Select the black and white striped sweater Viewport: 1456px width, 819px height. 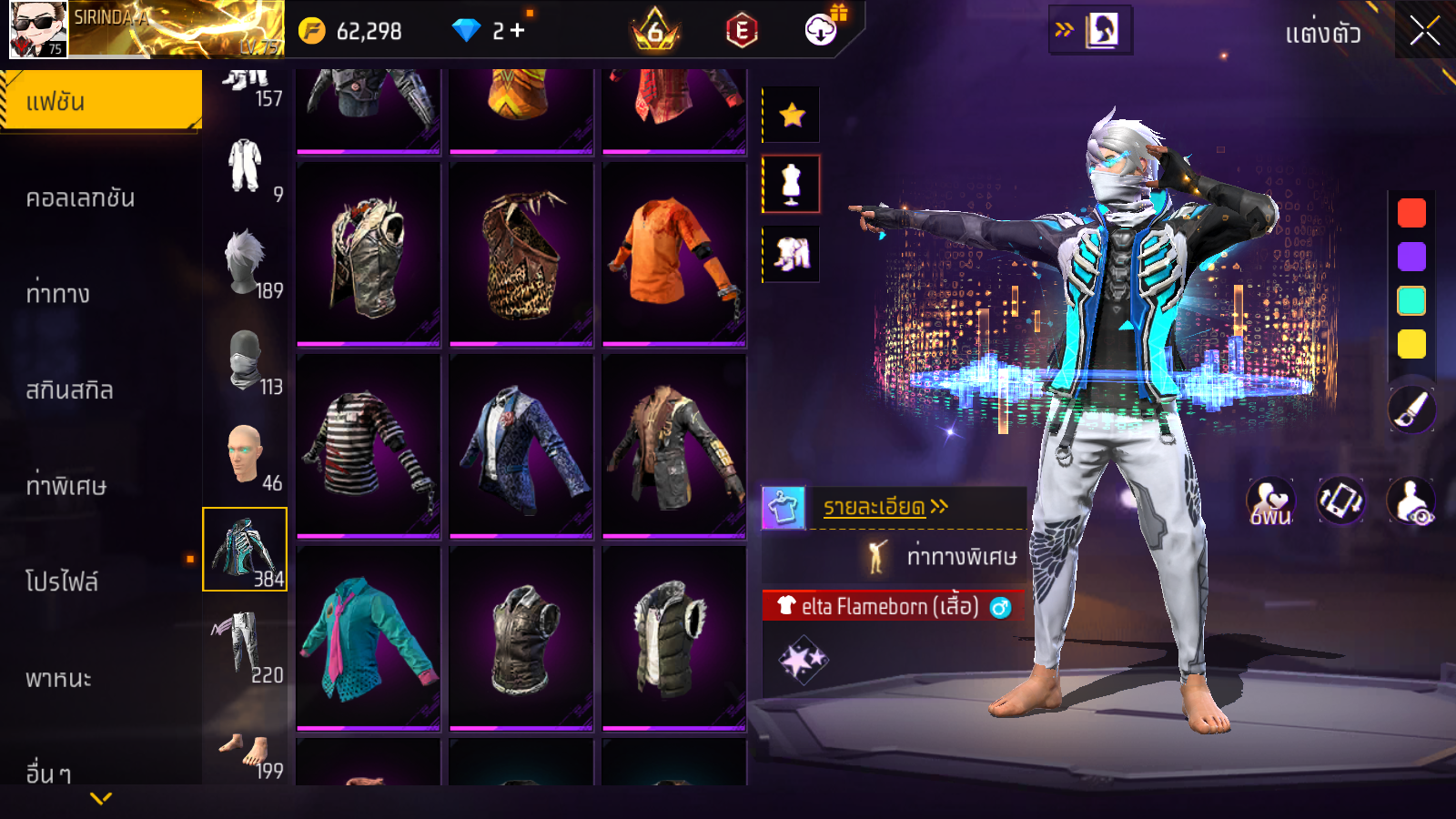(x=369, y=445)
